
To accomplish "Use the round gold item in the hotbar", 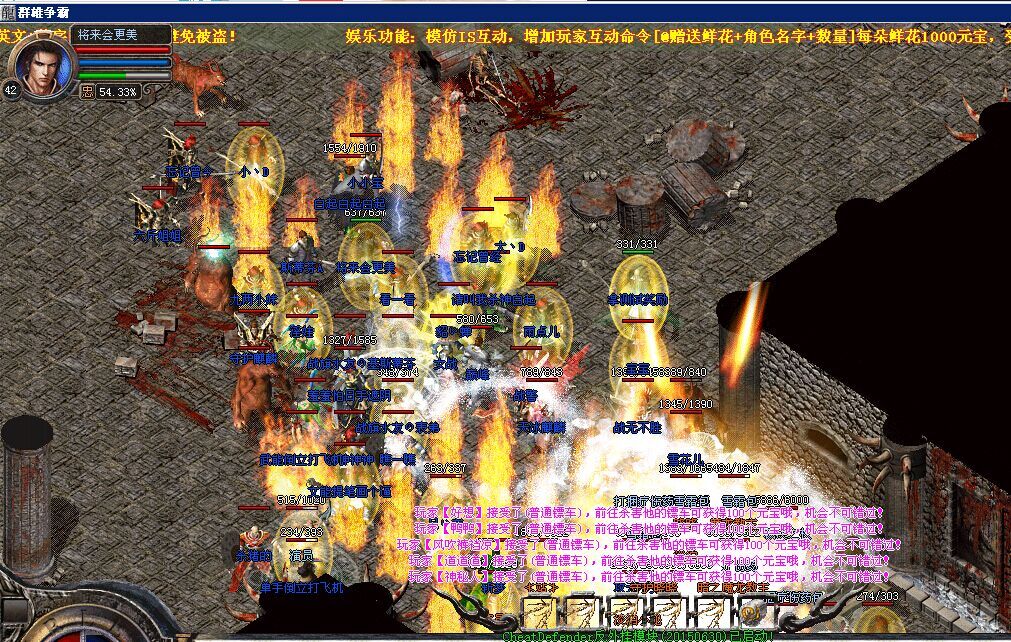I will click(x=753, y=611).
